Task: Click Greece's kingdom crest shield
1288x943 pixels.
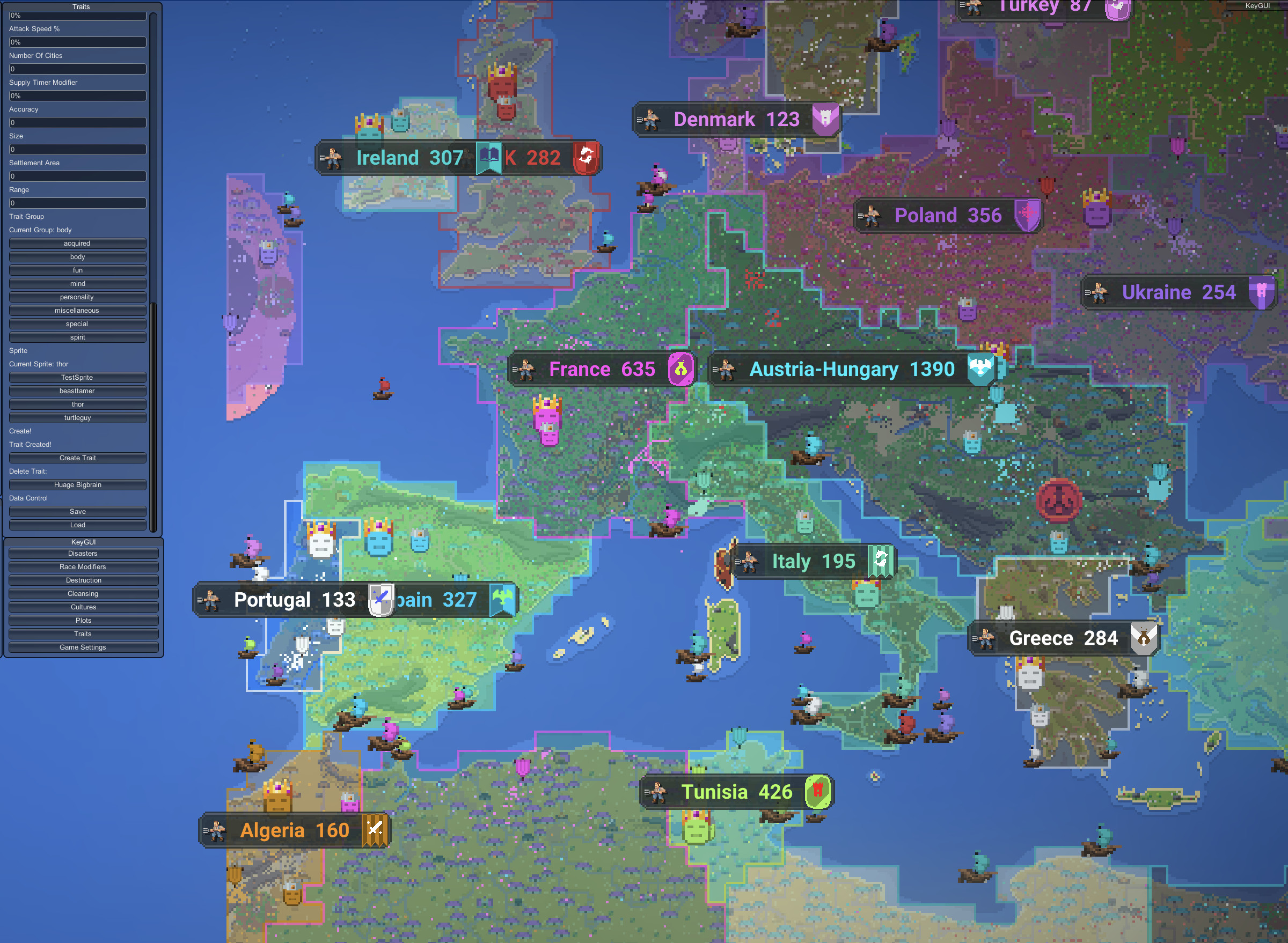Action: click(x=1143, y=638)
